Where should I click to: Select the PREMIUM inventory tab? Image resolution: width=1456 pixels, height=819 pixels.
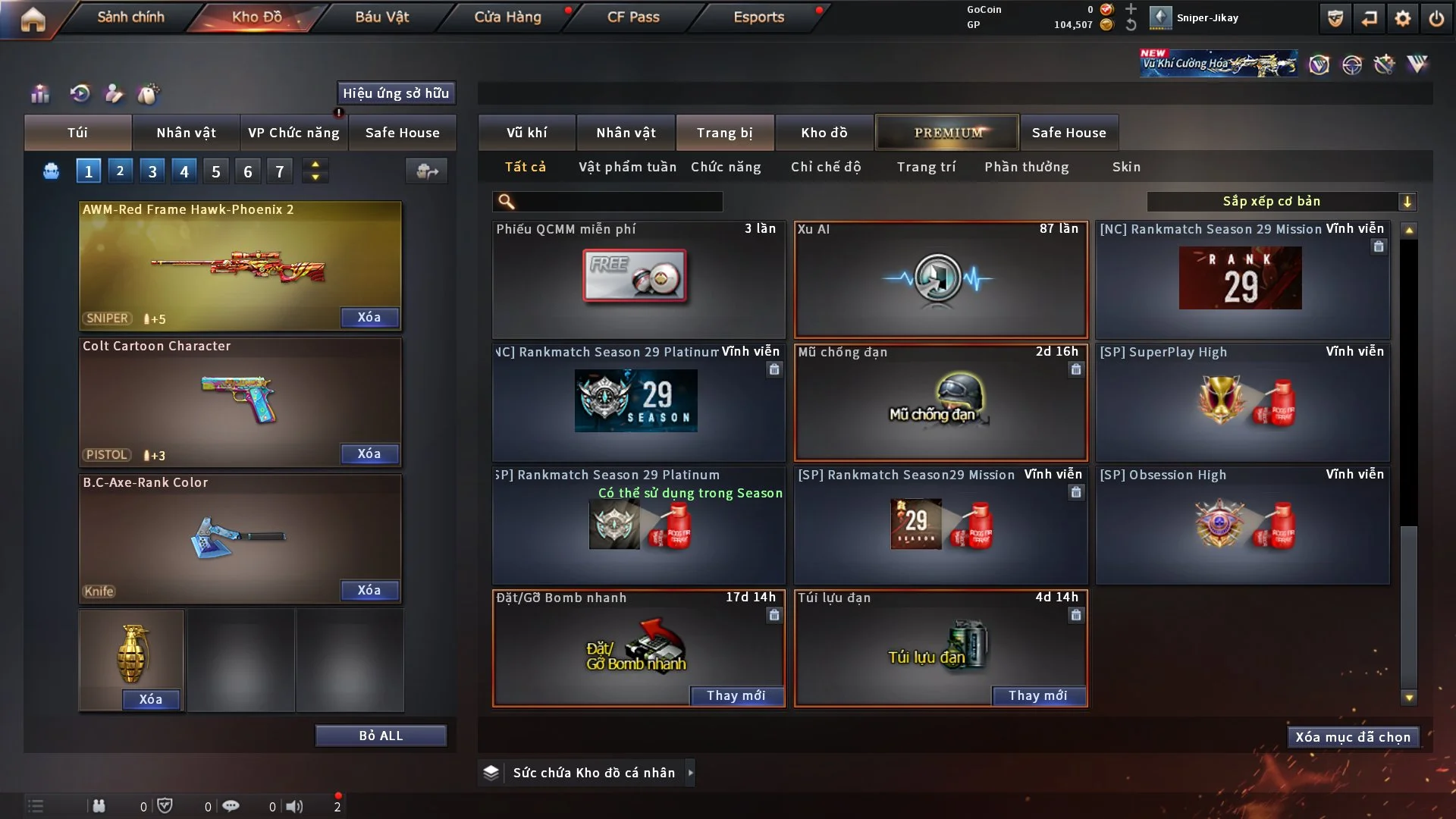click(947, 133)
